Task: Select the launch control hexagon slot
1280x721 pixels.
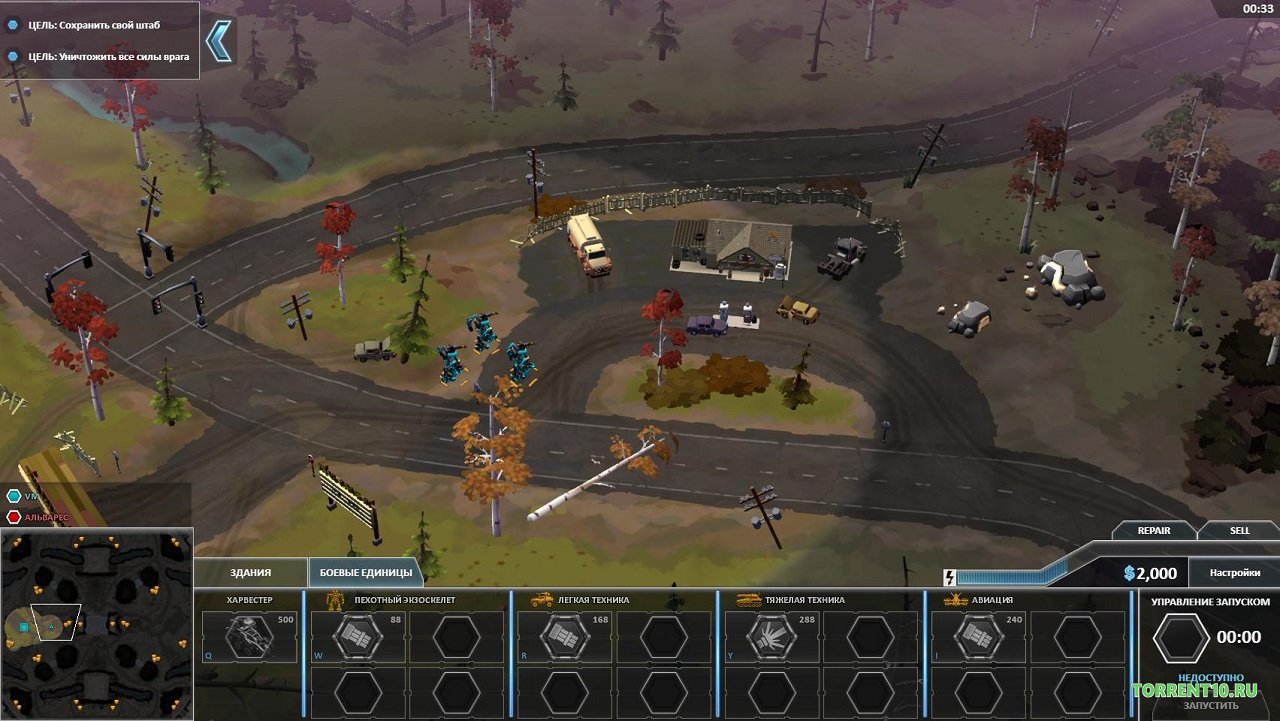Action: 1180,637
